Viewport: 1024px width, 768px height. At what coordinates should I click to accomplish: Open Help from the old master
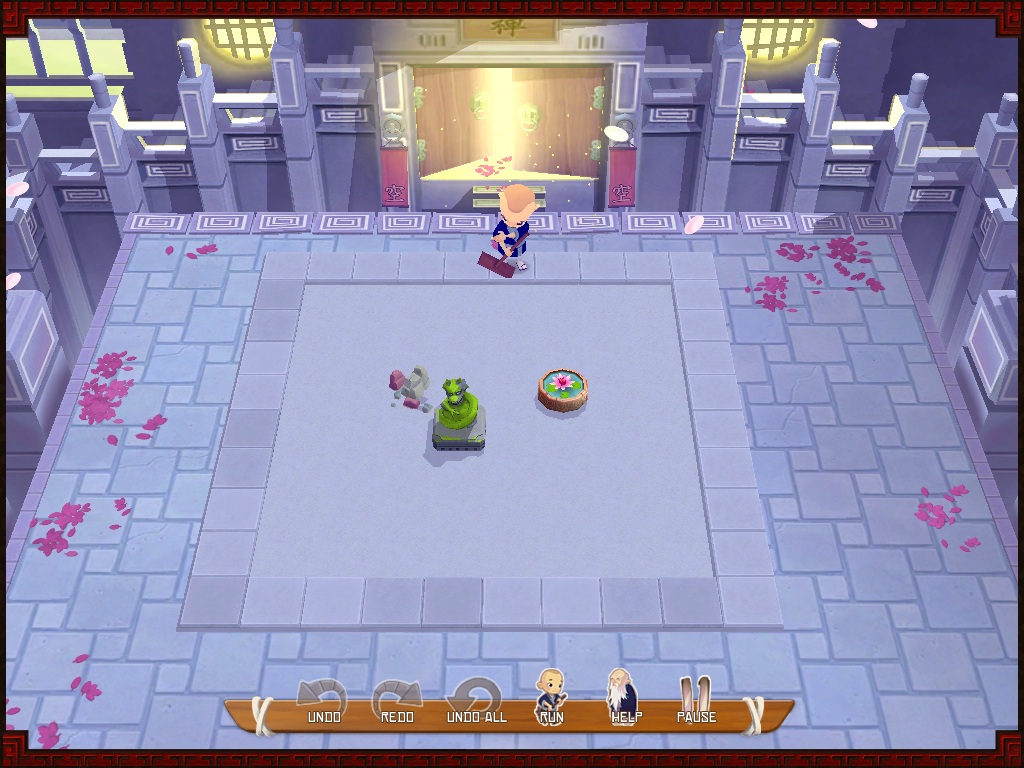point(625,696)
